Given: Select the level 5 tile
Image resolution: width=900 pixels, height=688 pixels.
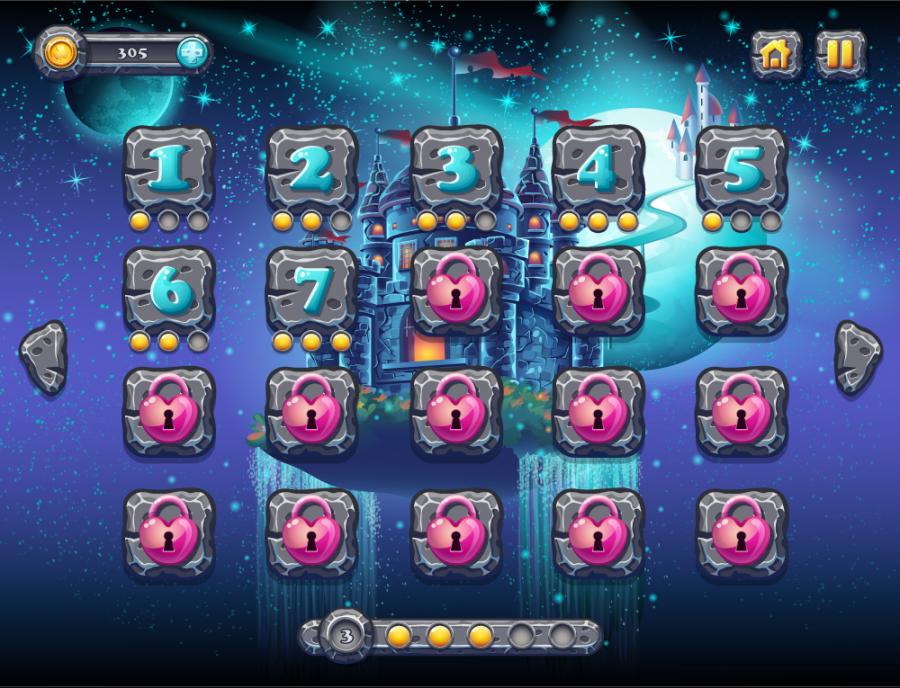Looking at the screenshot, I should [x=741, y=168].
